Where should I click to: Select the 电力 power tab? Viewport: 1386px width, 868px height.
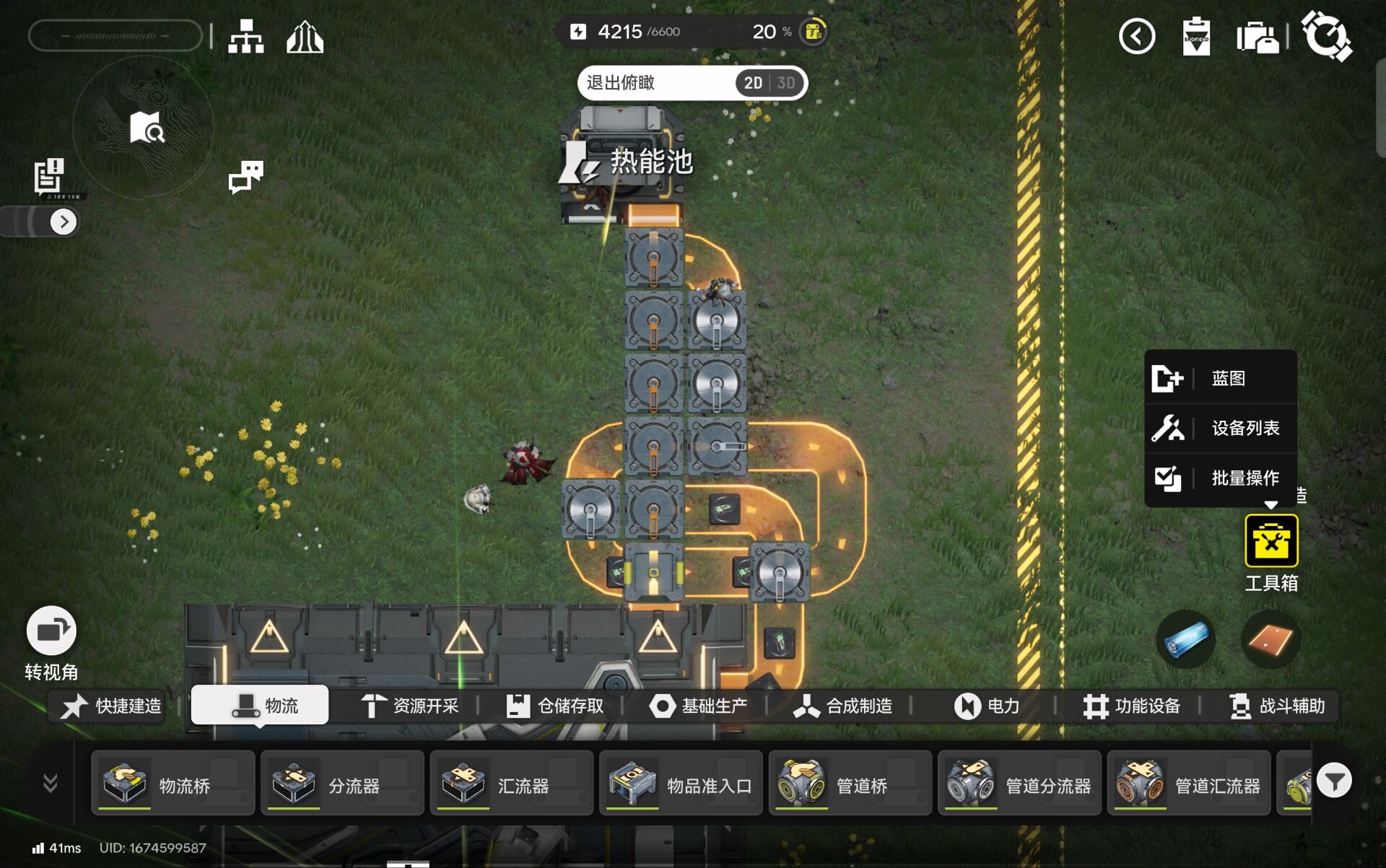(x=987, y=706)
